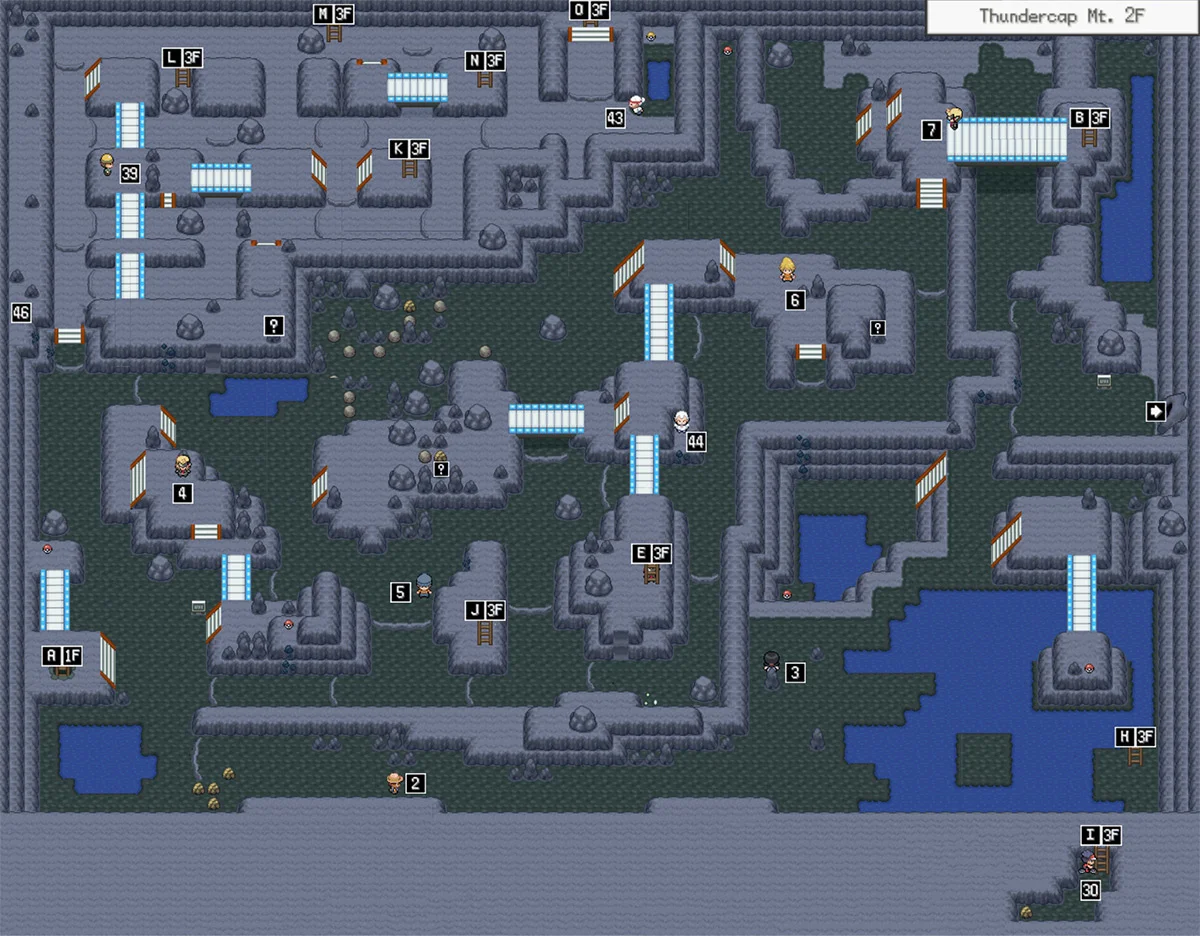Choose map marker number 43

(x=615, y=118)
